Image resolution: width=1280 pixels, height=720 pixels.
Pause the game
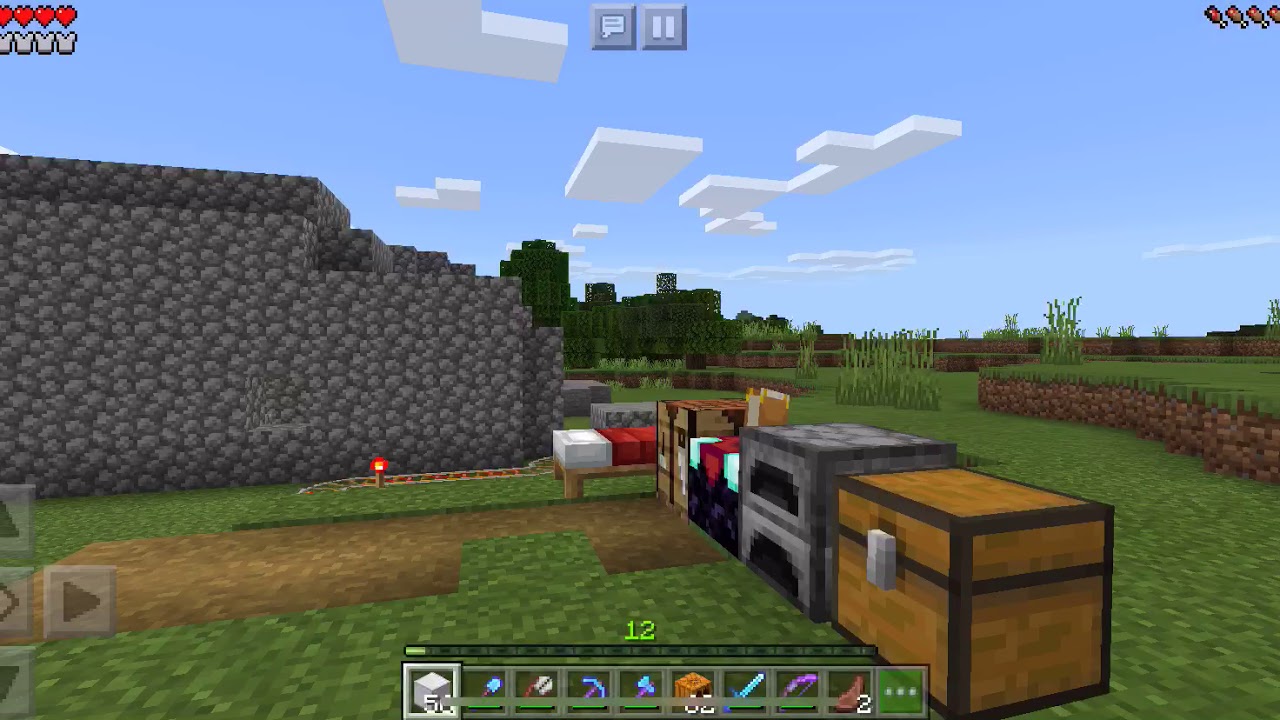pyautogui.click(x=662, y=28)
